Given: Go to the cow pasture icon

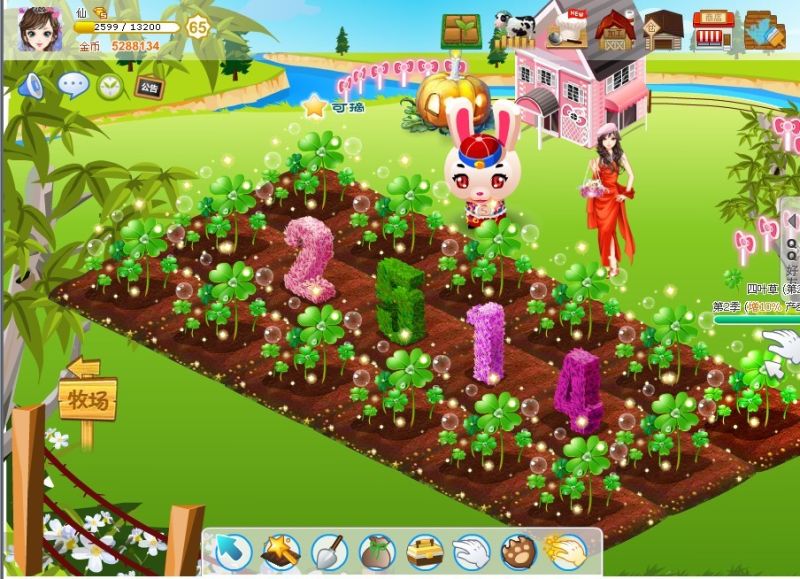Looking at the screenshot, I should tap(513, 29).
